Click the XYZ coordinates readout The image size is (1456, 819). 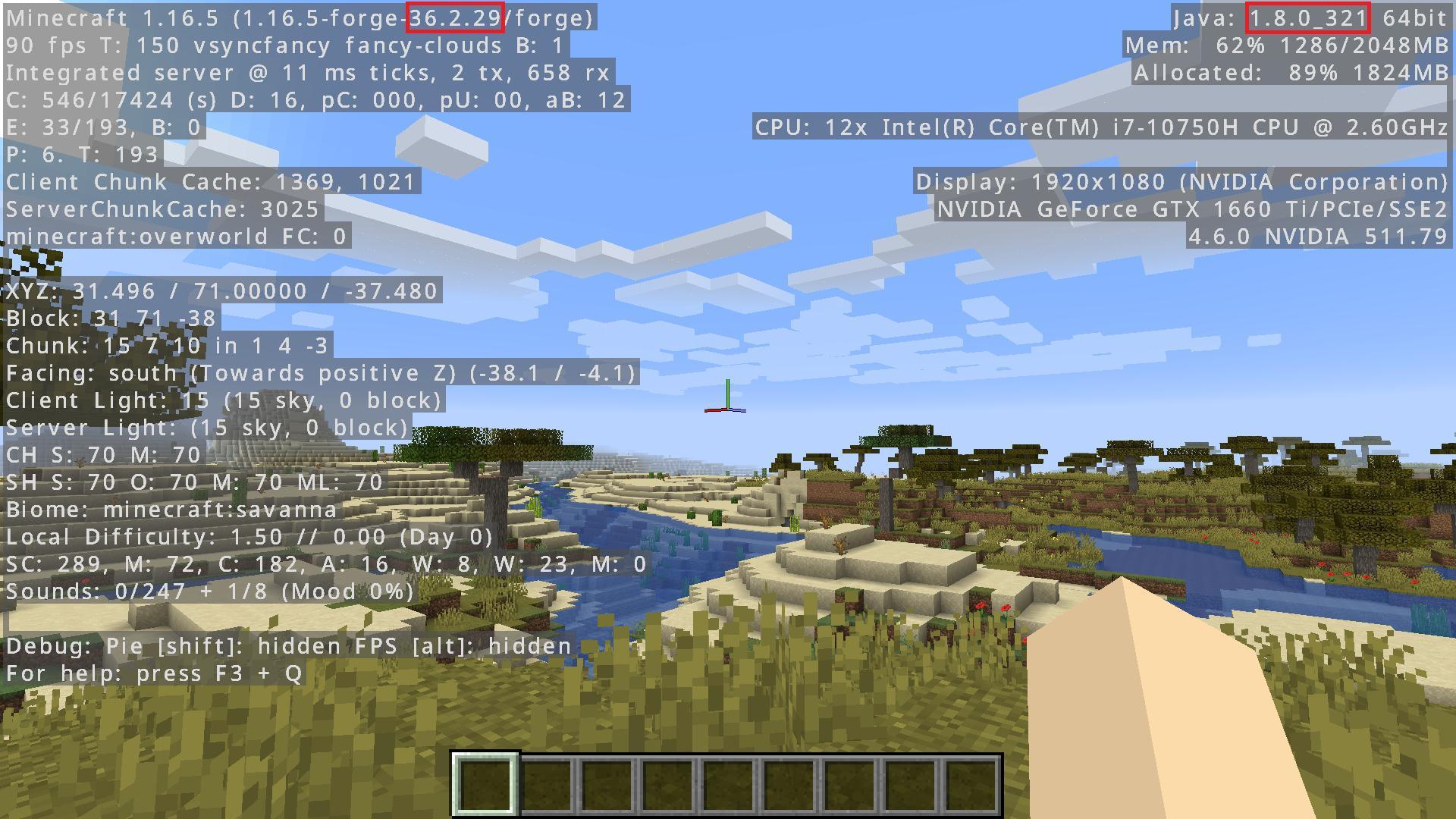[x=220, y=291]
